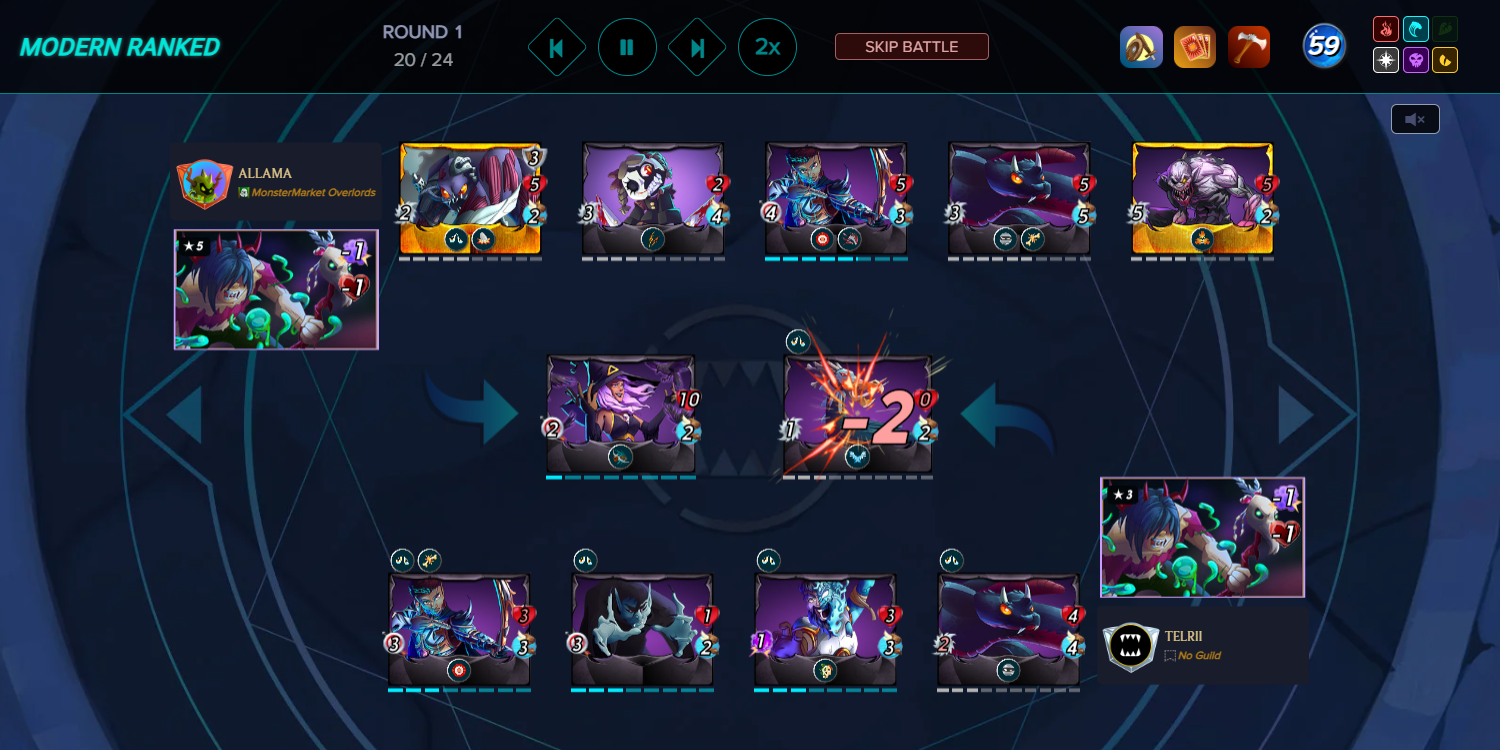This screenshot has height=750, width=1500.
Task: Select the Water splinter wave icon
Action: pyautogui.click(x=1414, y=27)
